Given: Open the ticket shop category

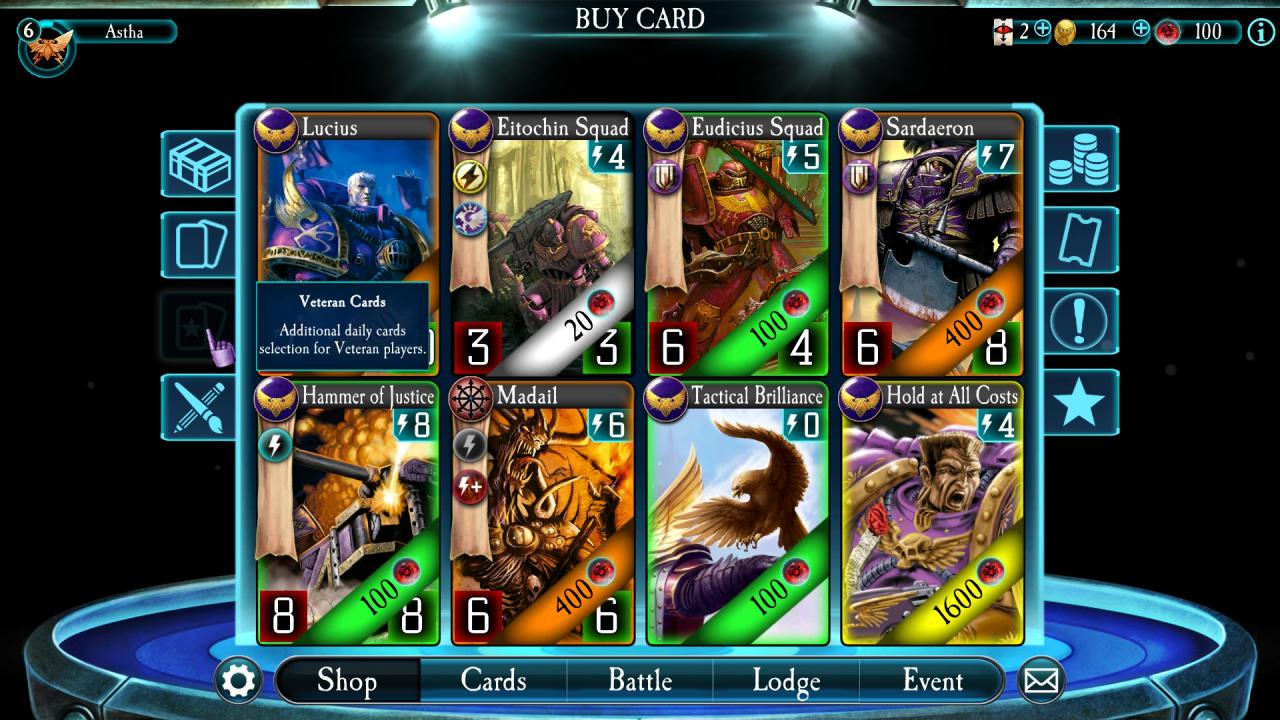Looking at the screenshot, I should click(1080, 241).
